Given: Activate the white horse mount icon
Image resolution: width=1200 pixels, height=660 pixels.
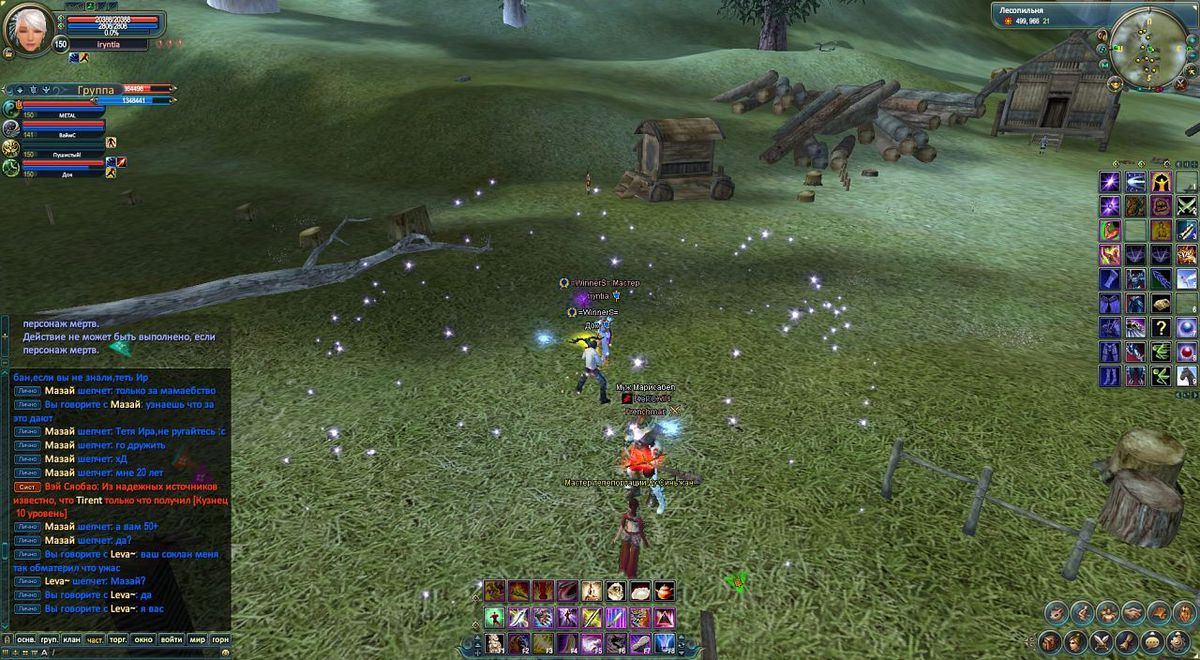Looking at the screenshot, I should [1186, 376].
